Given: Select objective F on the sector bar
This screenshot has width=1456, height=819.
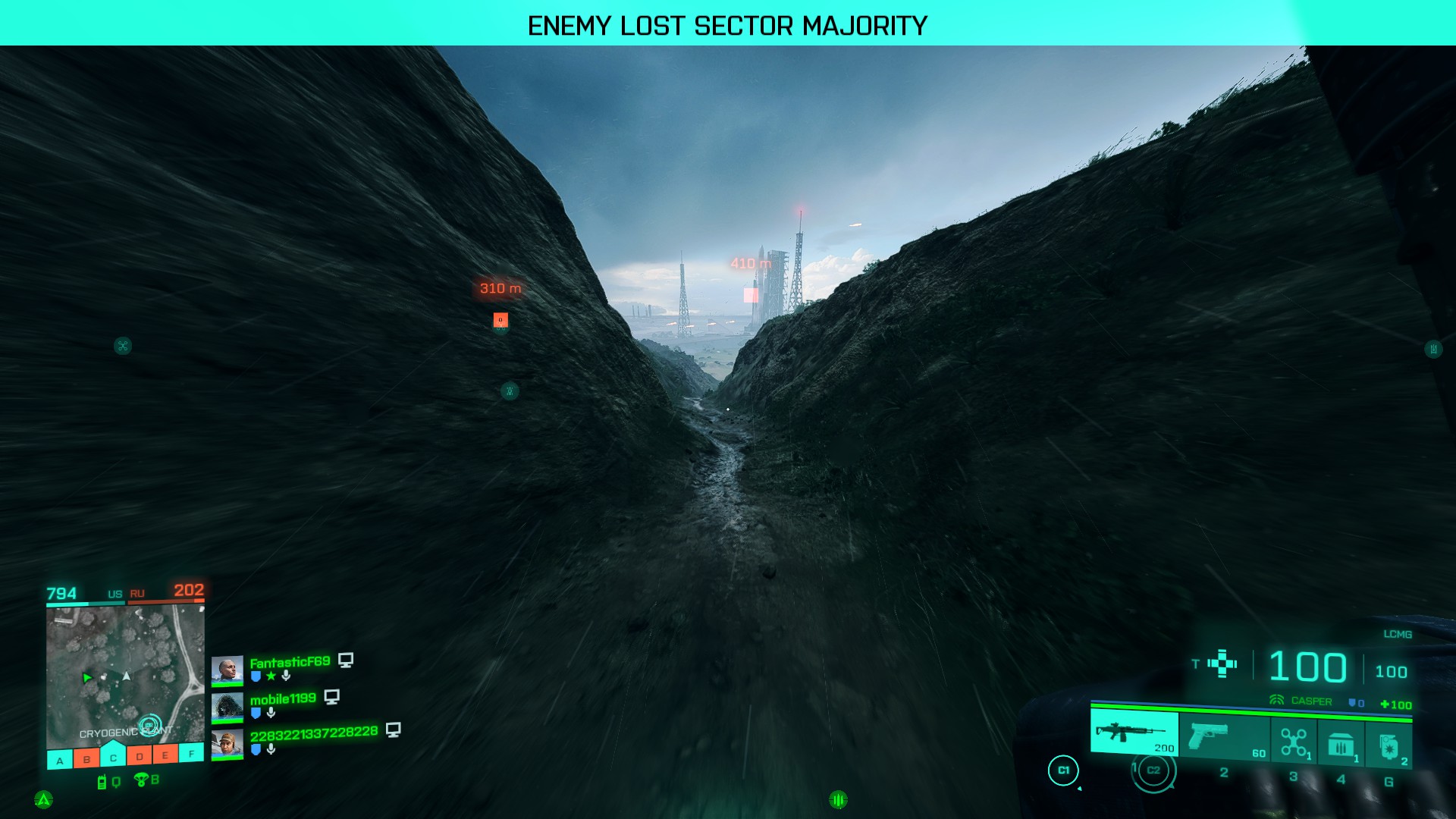Looking at the screenshot, I should 191,753.
